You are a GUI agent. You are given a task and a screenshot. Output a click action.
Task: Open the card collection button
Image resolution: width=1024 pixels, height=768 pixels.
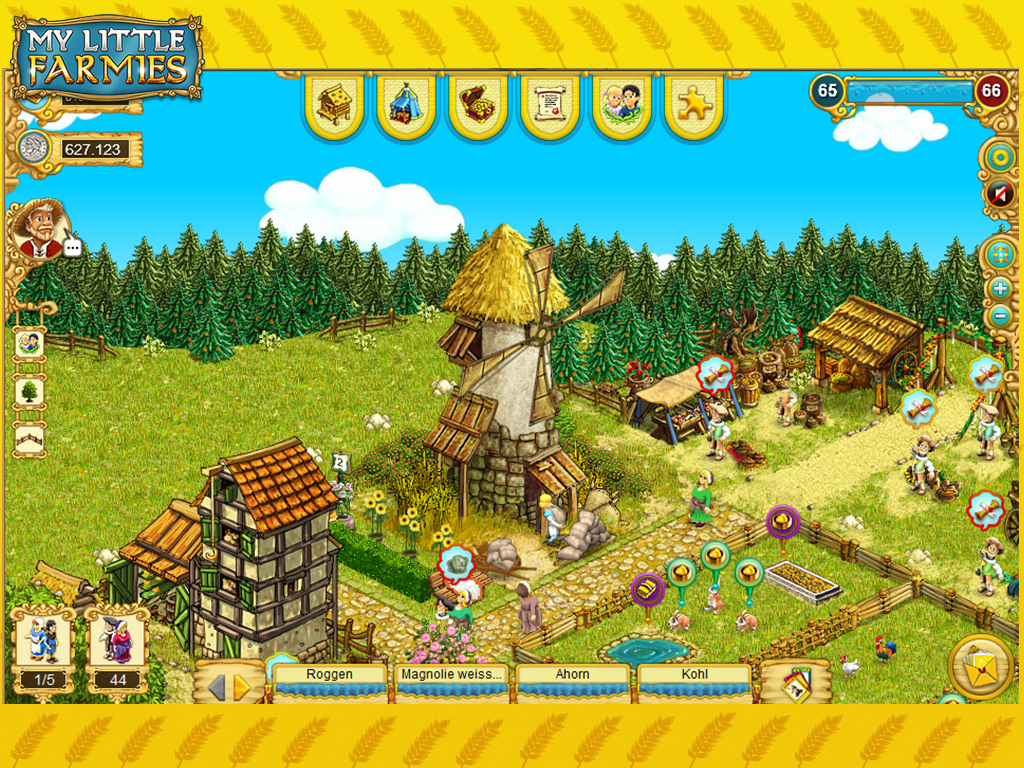tap(795, 682)
